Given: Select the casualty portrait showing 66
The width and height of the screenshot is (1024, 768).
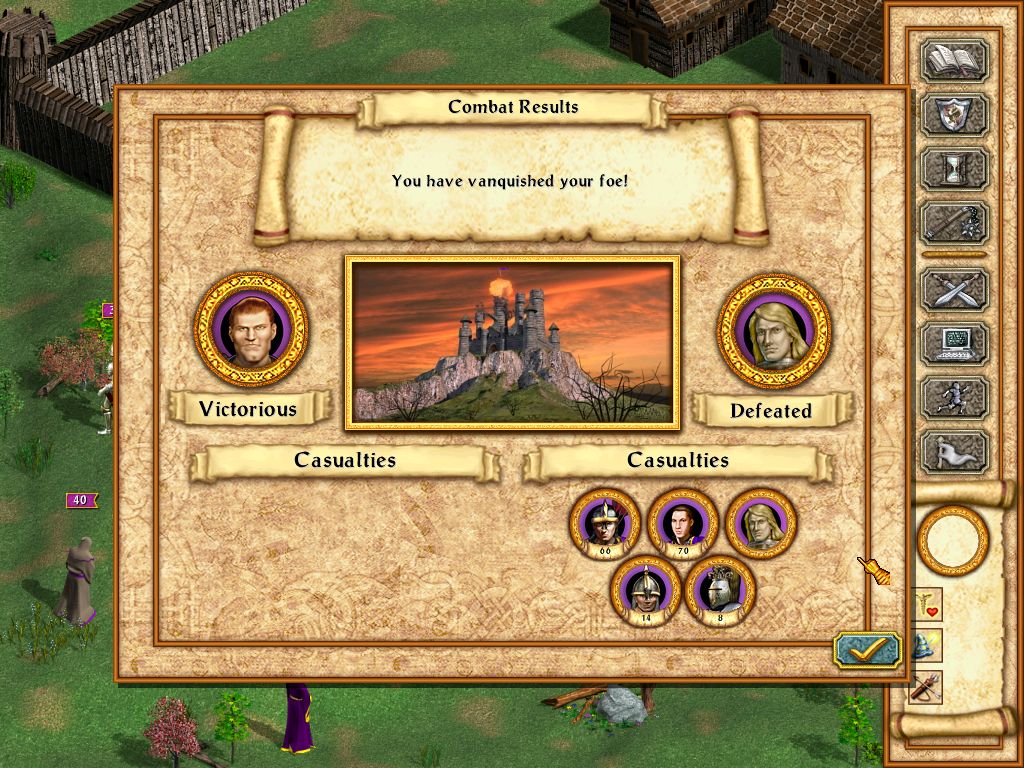Looking at the screenshot, I should (605, 523).
